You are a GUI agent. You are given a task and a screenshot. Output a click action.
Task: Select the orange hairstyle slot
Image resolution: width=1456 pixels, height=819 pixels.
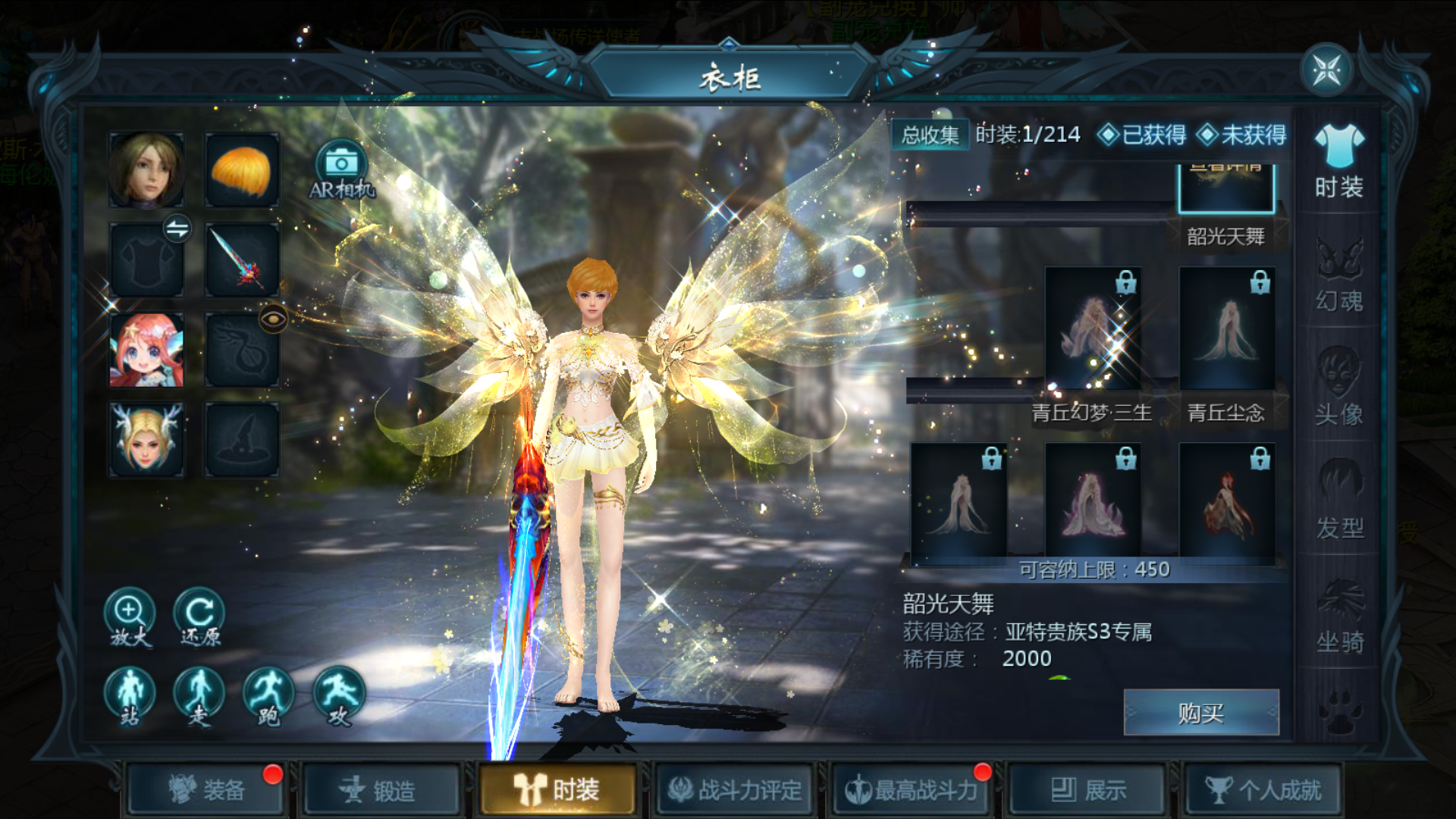tap(242, 171)
